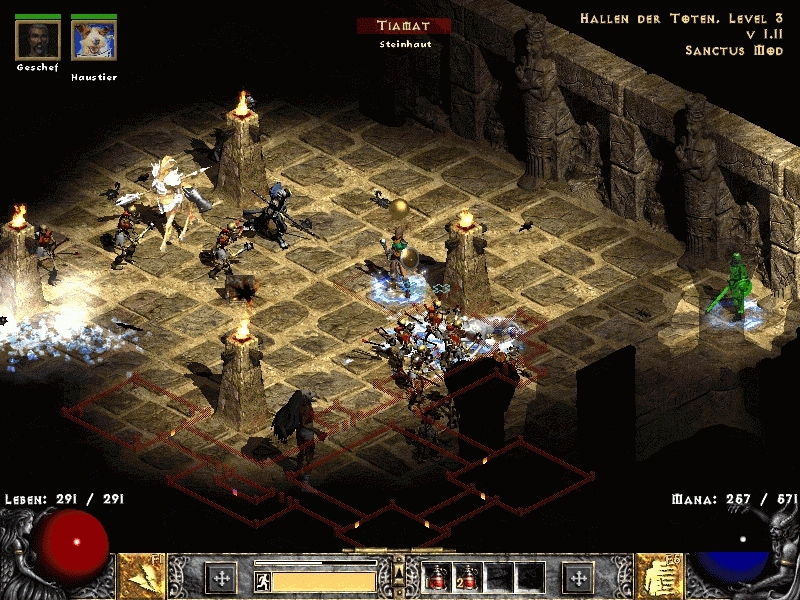Toggle the run/walk button
This screenshot has height=600, width=800.
262,580
